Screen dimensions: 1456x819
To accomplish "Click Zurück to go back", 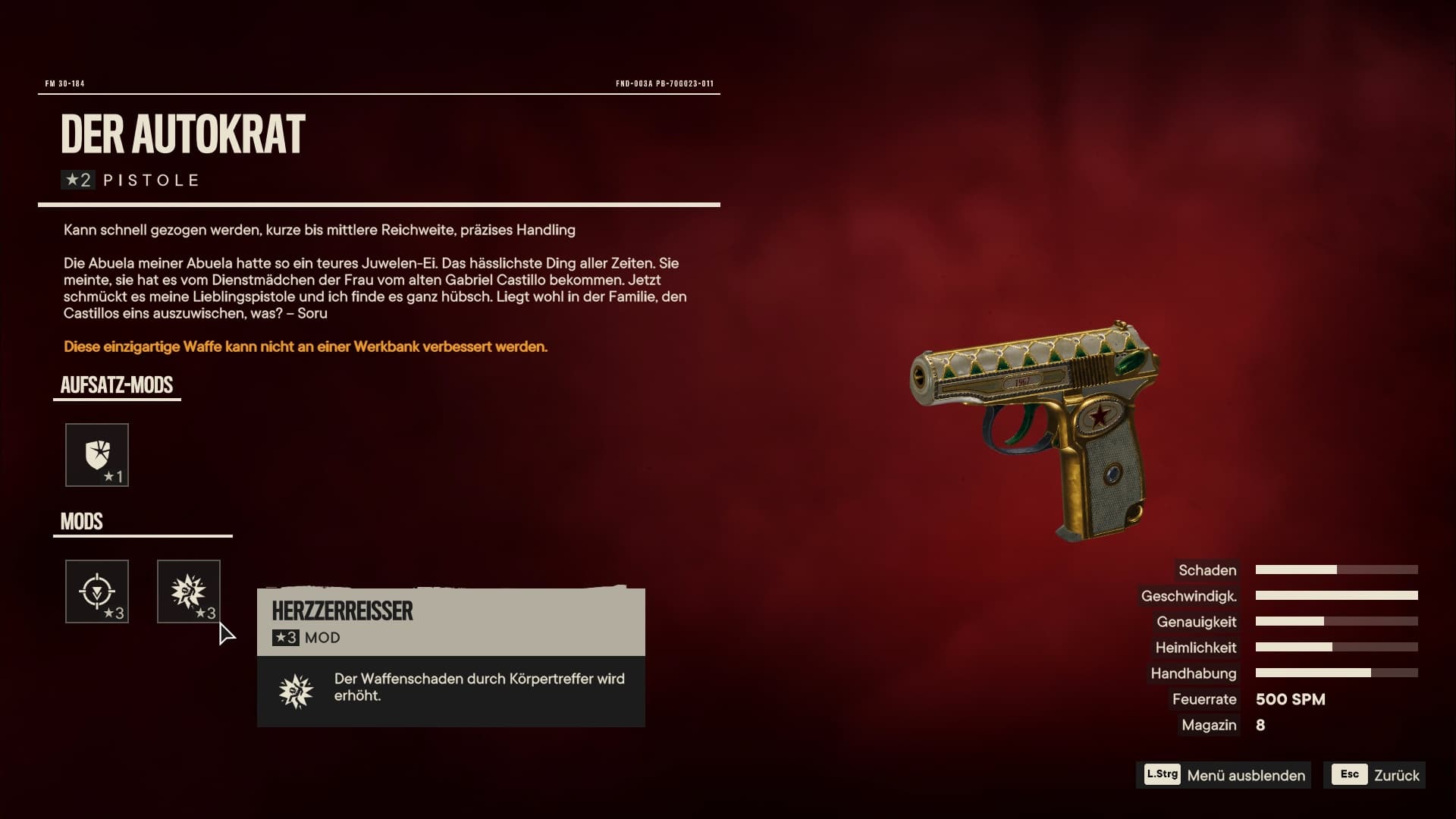I will pos(1375,775).
